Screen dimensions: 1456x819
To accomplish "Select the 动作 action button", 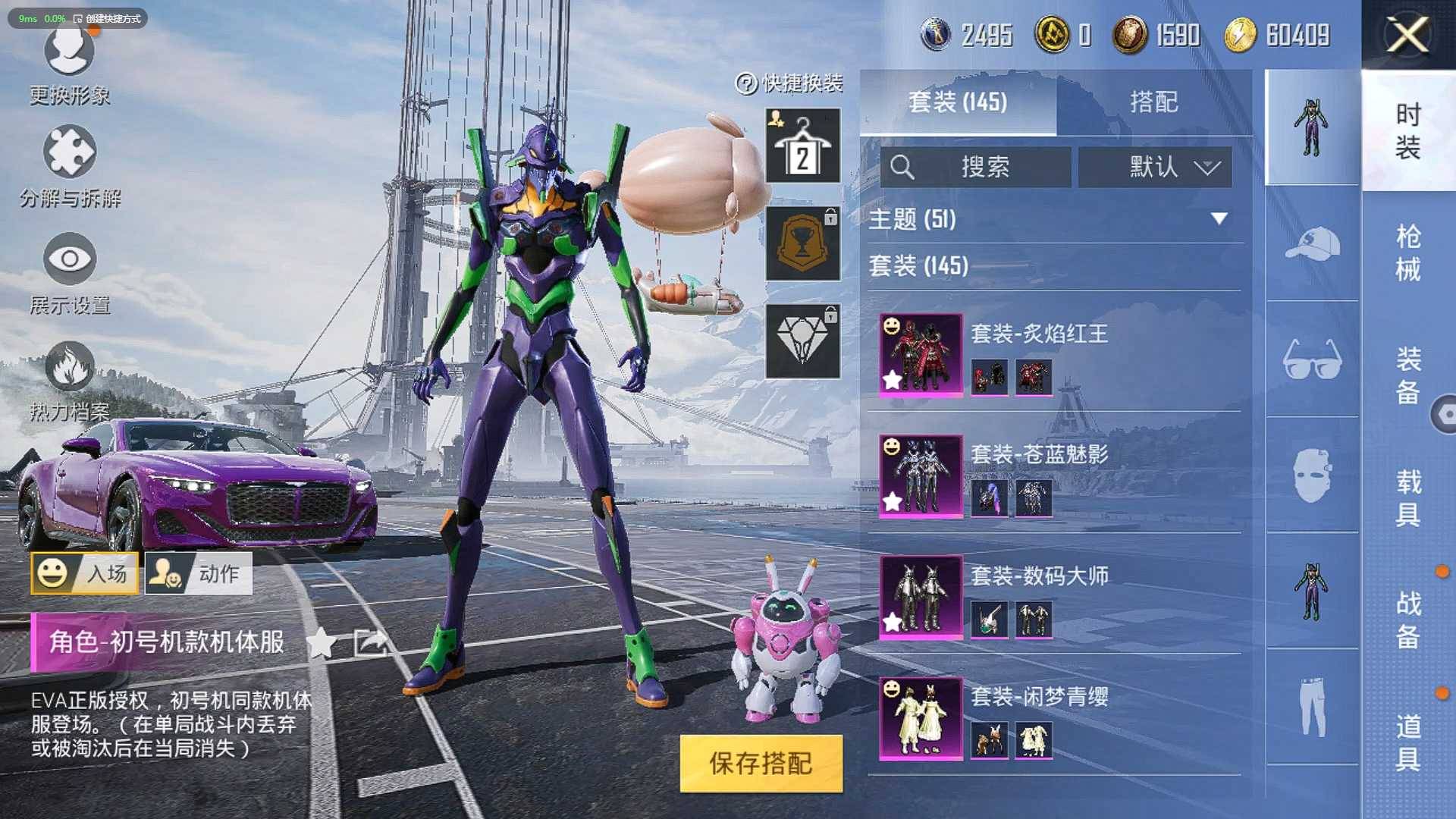I will pyautogui.click(x=199, y=573).
